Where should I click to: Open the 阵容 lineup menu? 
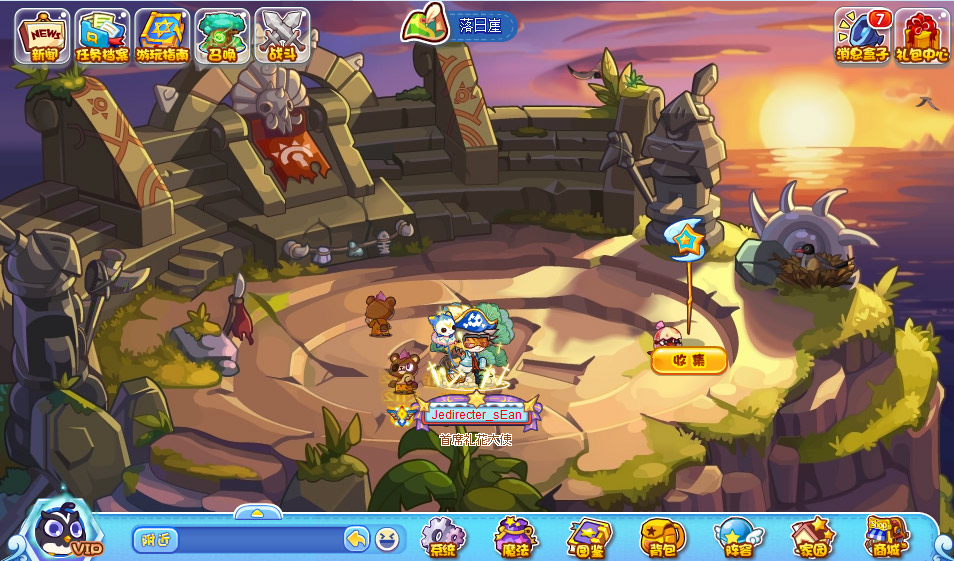(x=735, y=537)
